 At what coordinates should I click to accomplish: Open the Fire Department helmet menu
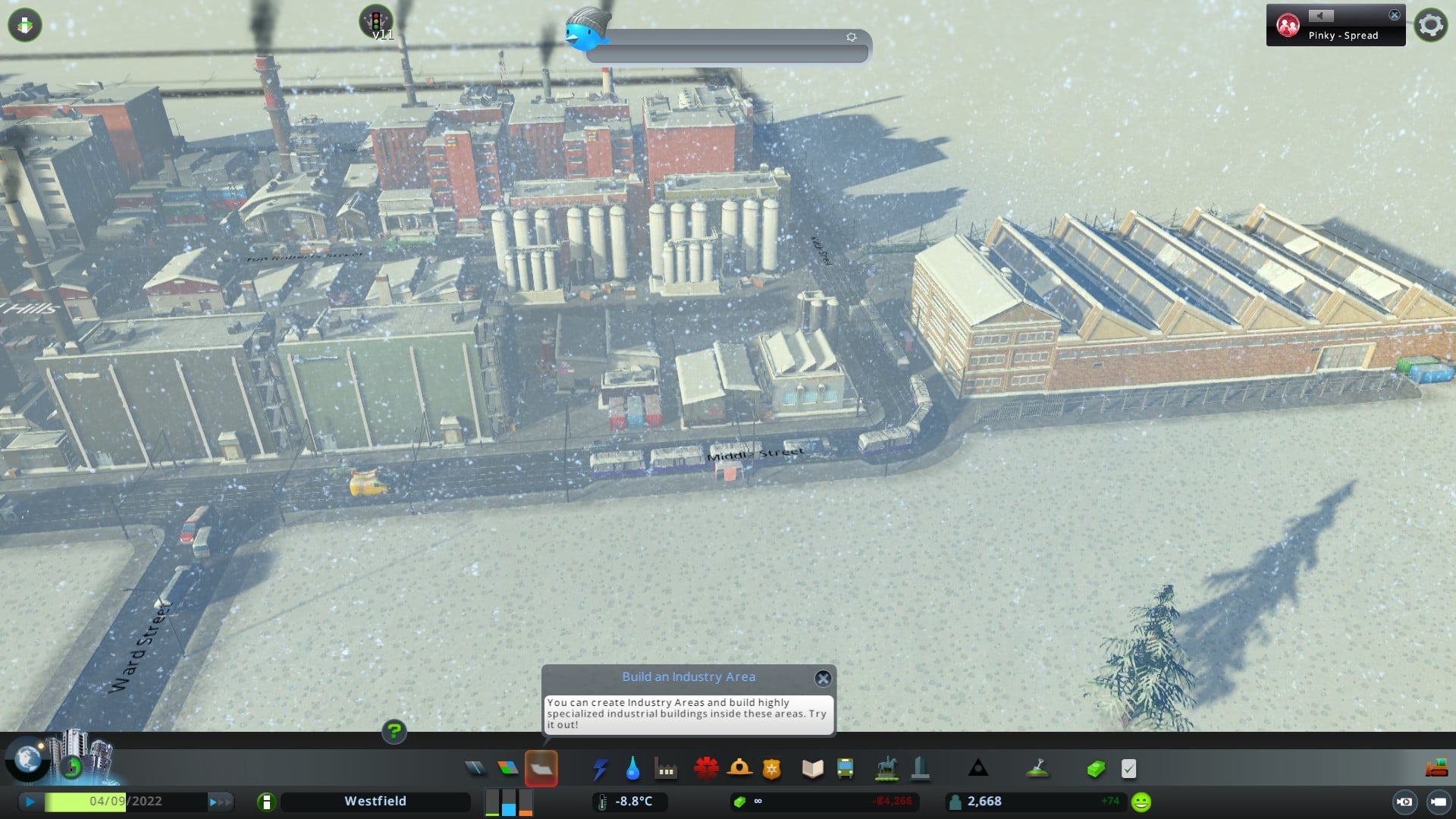739,769
